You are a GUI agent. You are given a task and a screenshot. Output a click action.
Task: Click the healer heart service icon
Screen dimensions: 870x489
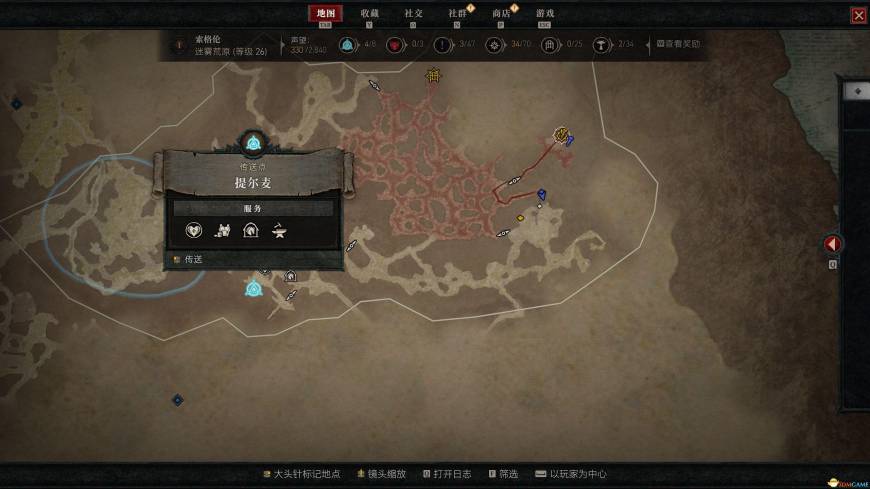[x=195, y=231]
